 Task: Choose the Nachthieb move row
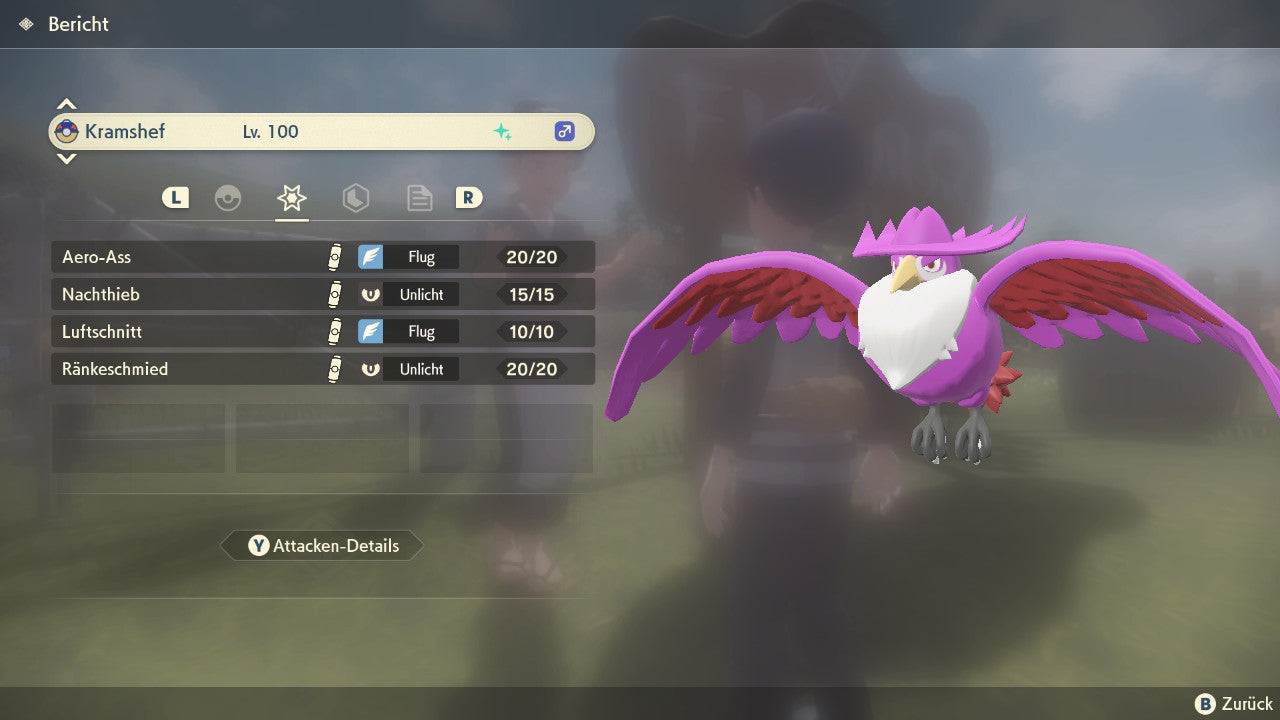coord(322,294)
